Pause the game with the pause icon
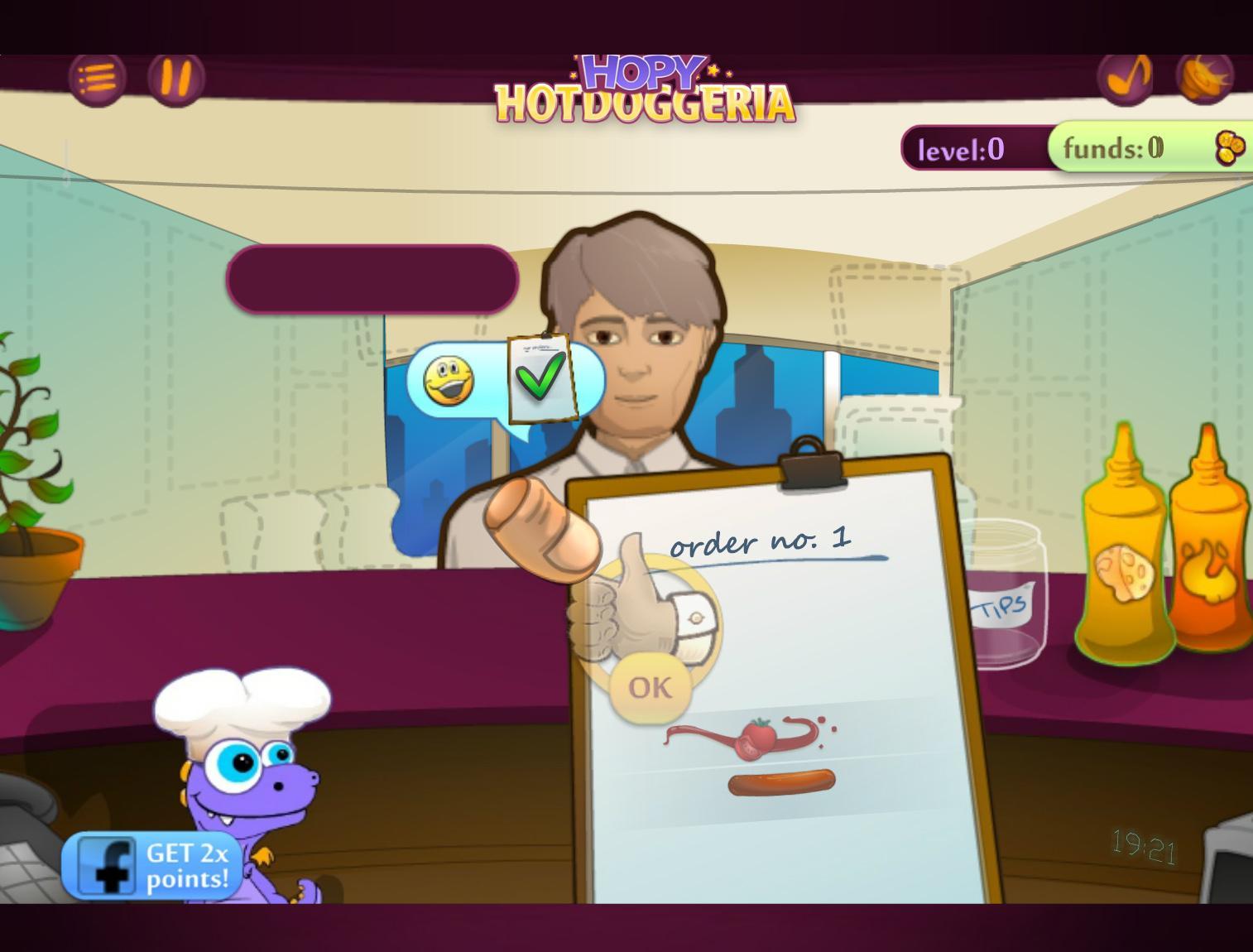Image resolution: width=1253 pixels, height=952 pixels. click(176, 79)
